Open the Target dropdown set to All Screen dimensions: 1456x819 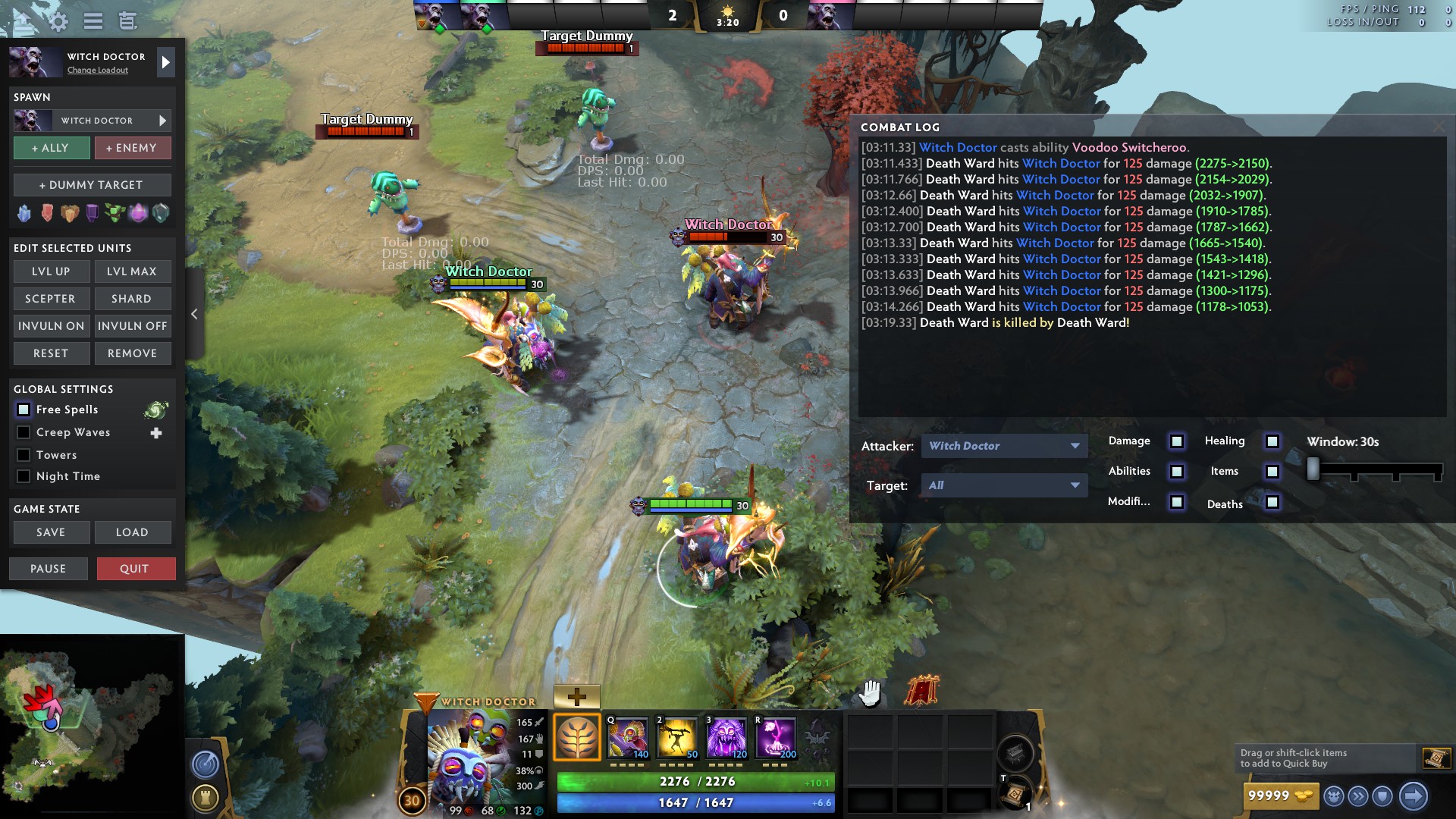(1003, 485)
